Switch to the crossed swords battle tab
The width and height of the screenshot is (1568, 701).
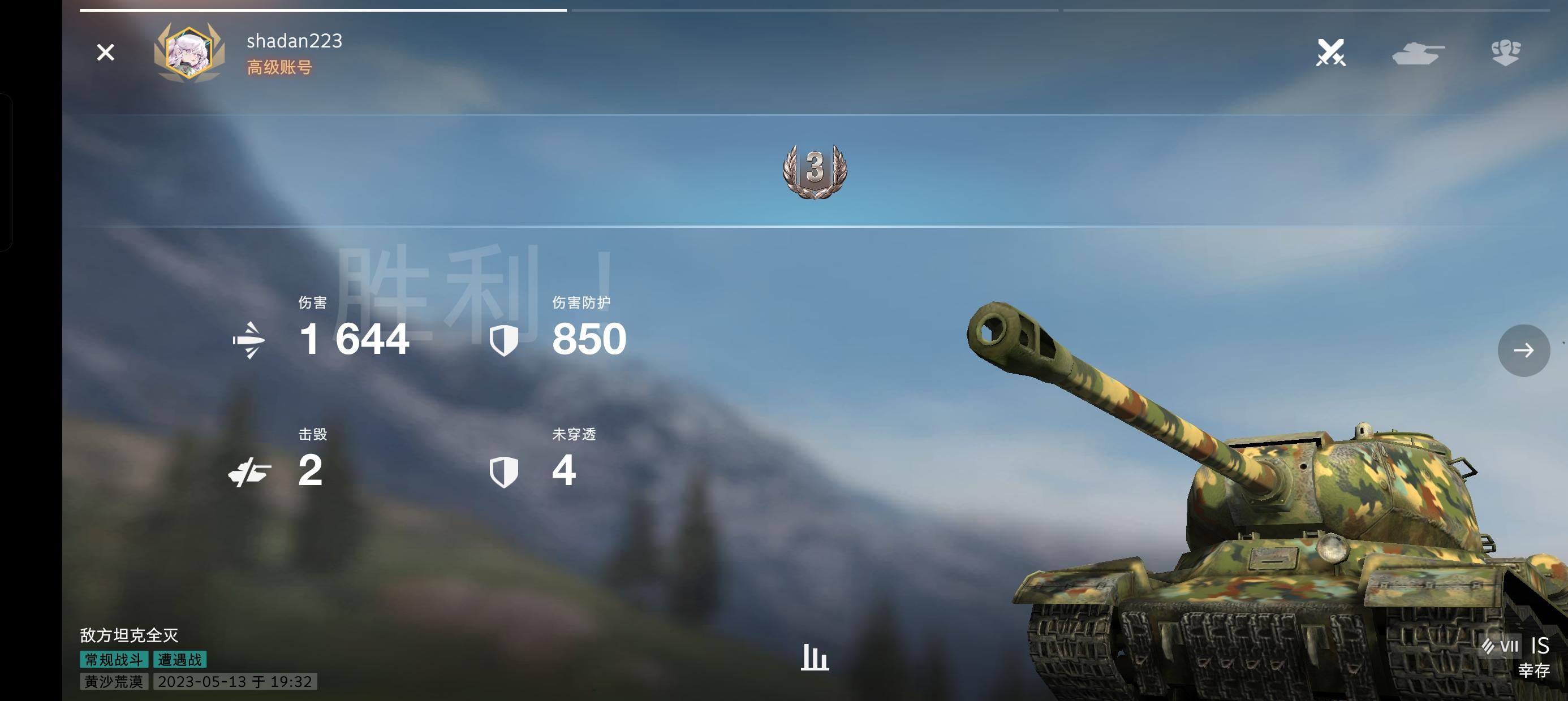click(x=1330, y=53)
